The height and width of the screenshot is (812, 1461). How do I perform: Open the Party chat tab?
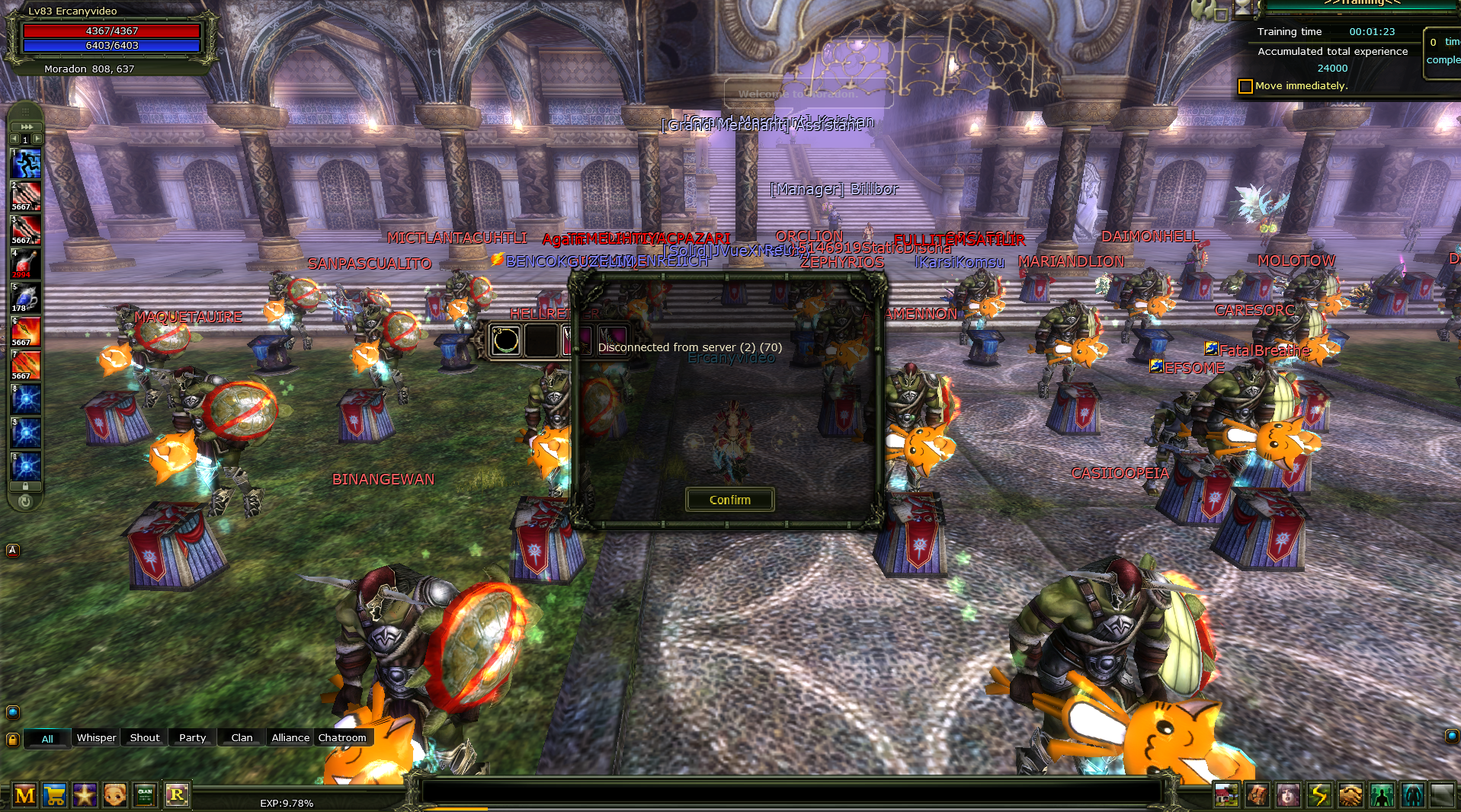click(x=192, y=737)
